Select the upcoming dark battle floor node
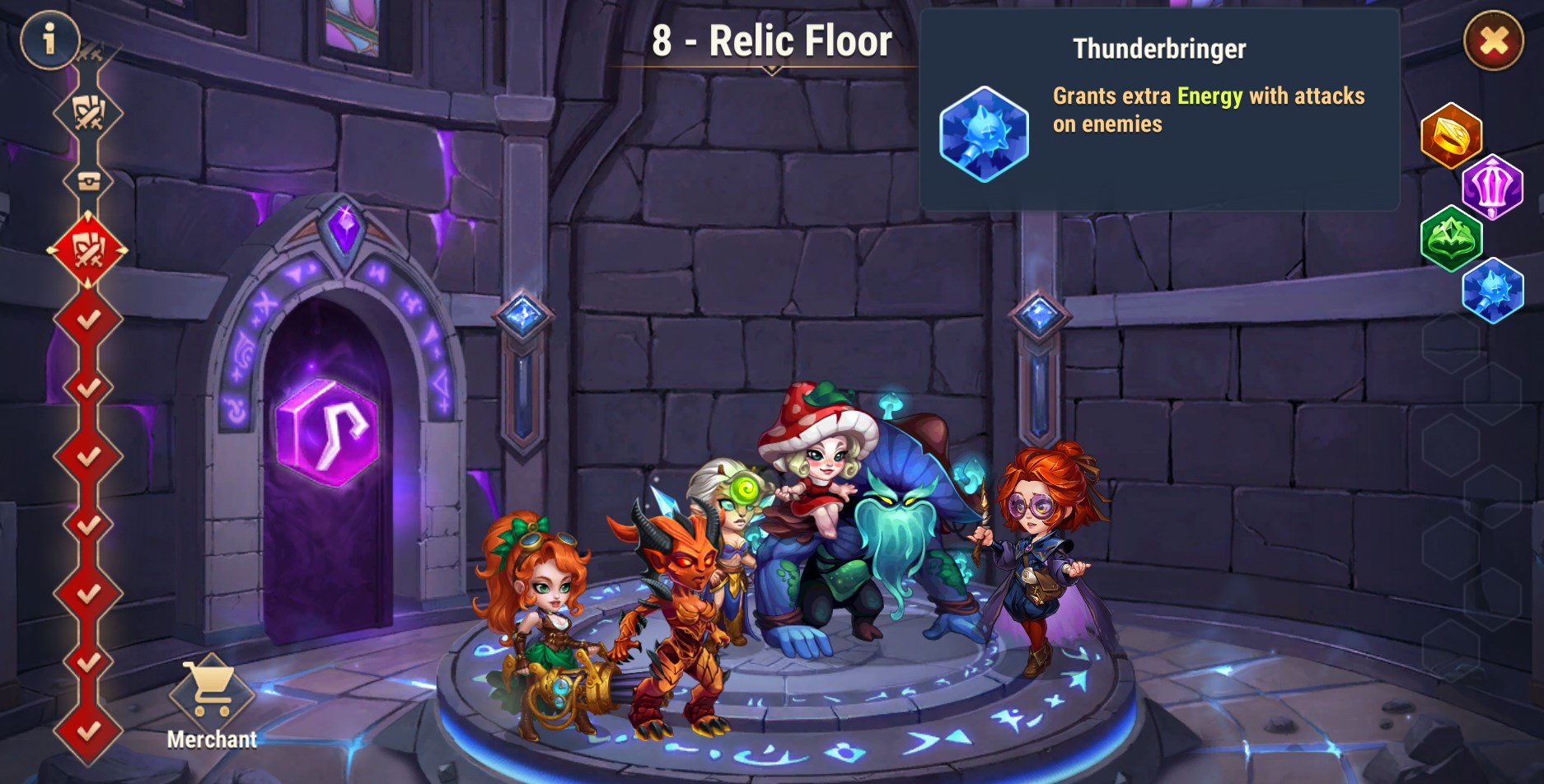Screen dimensions: 1544x784 (x=88, y=112)
